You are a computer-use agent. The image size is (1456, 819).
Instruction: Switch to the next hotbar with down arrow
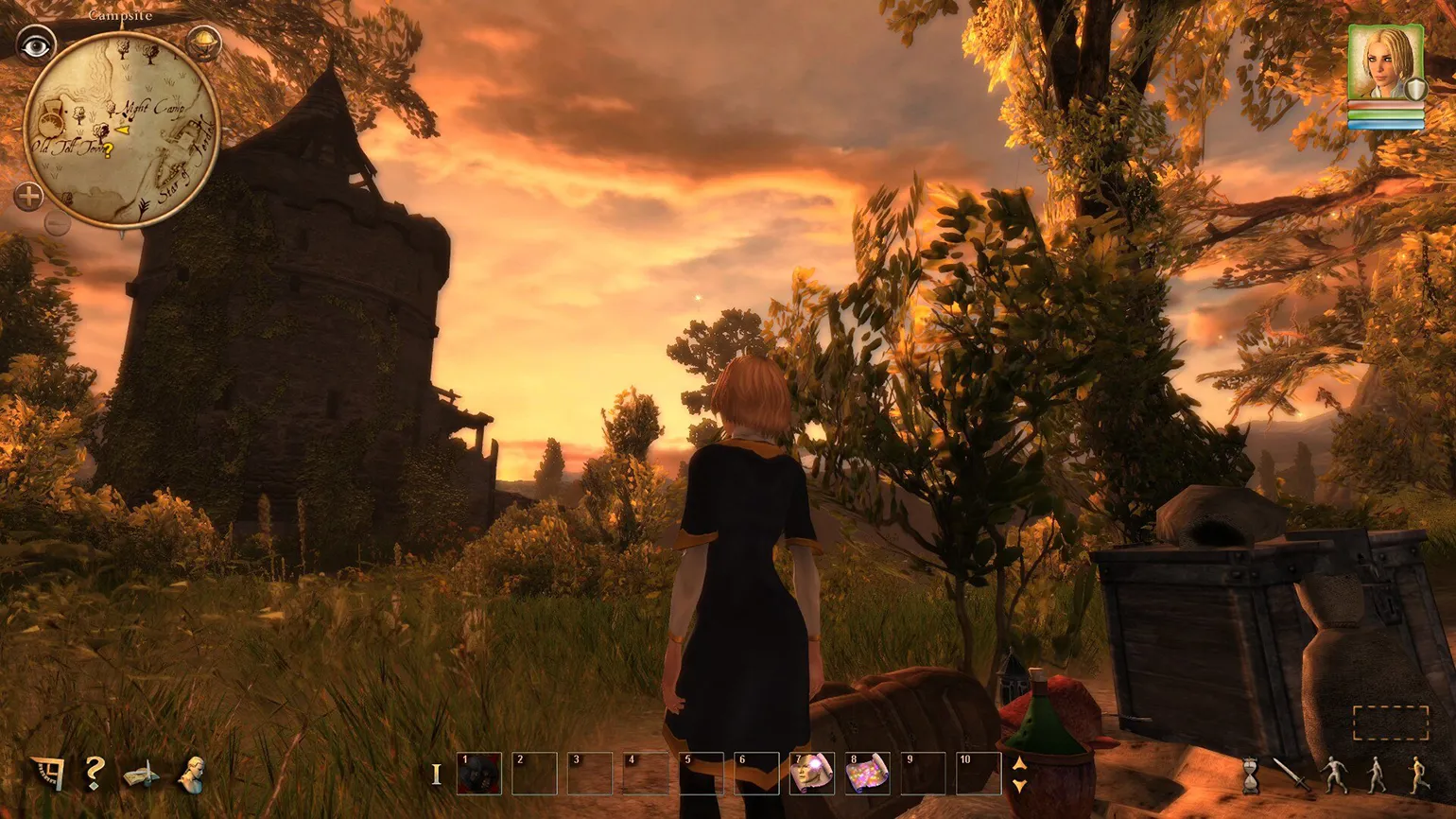(1019, 785)
